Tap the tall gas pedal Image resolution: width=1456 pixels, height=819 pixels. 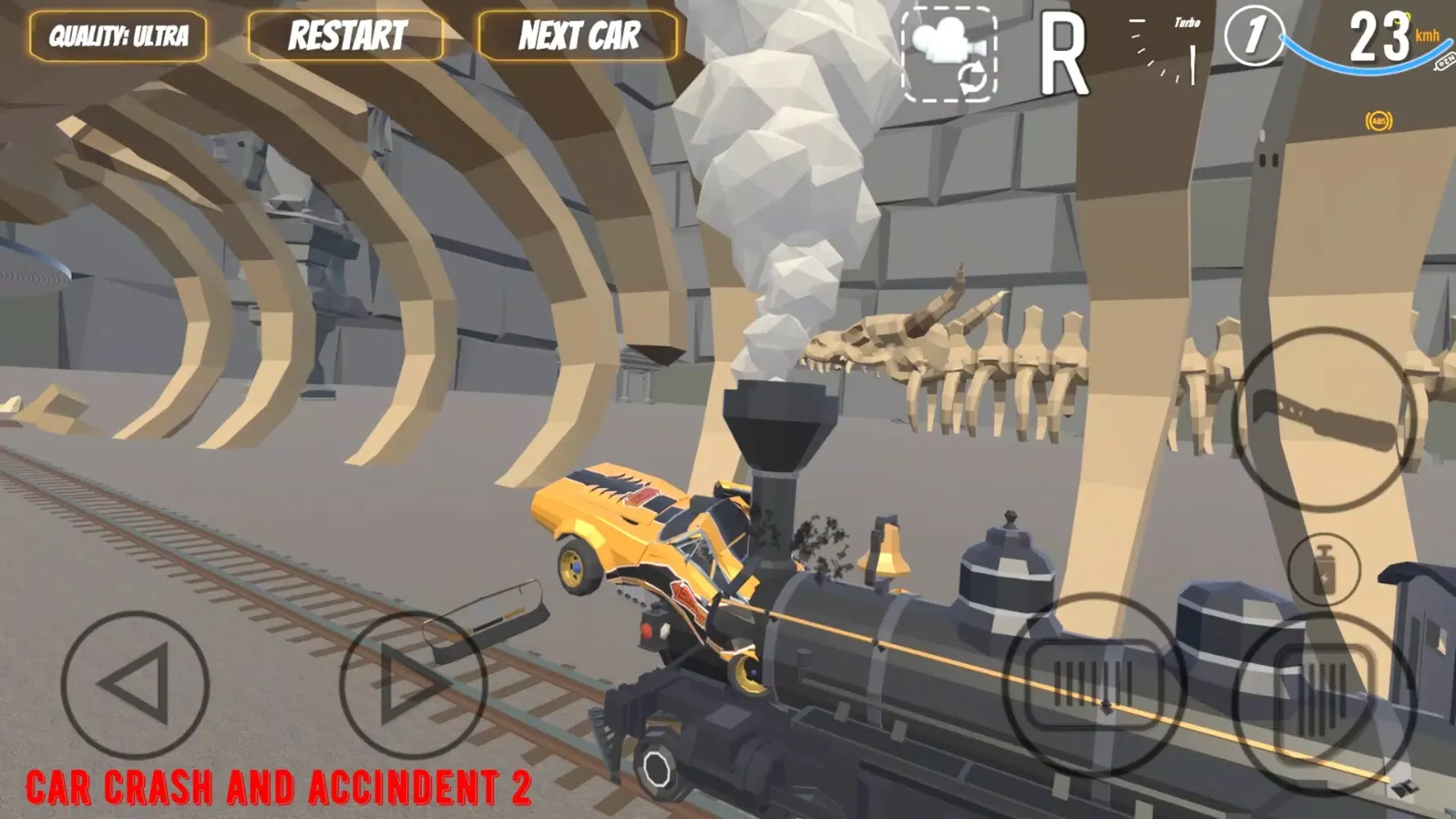coord(1323,696)
